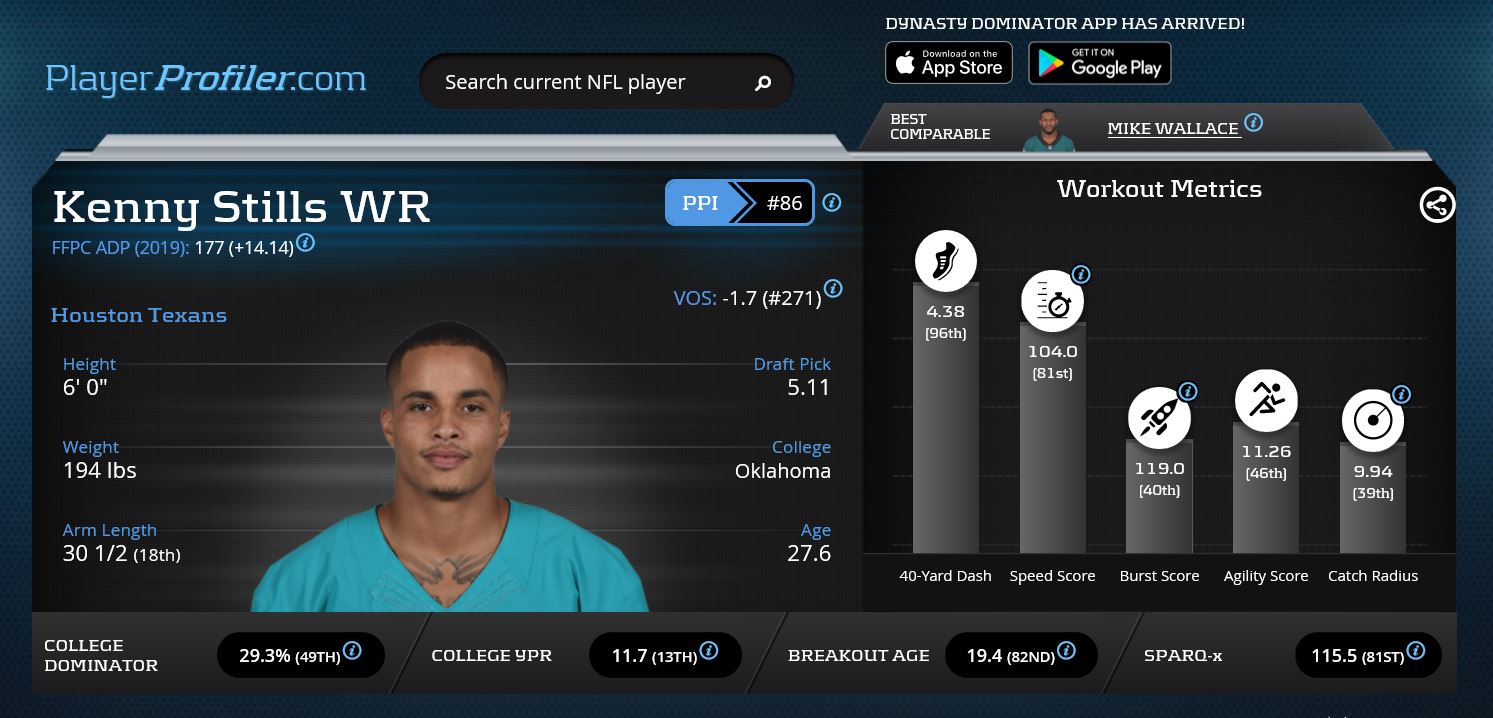Click the share icon in Workout Metrics
The image size is (1493, 718).
(1437, 205)
